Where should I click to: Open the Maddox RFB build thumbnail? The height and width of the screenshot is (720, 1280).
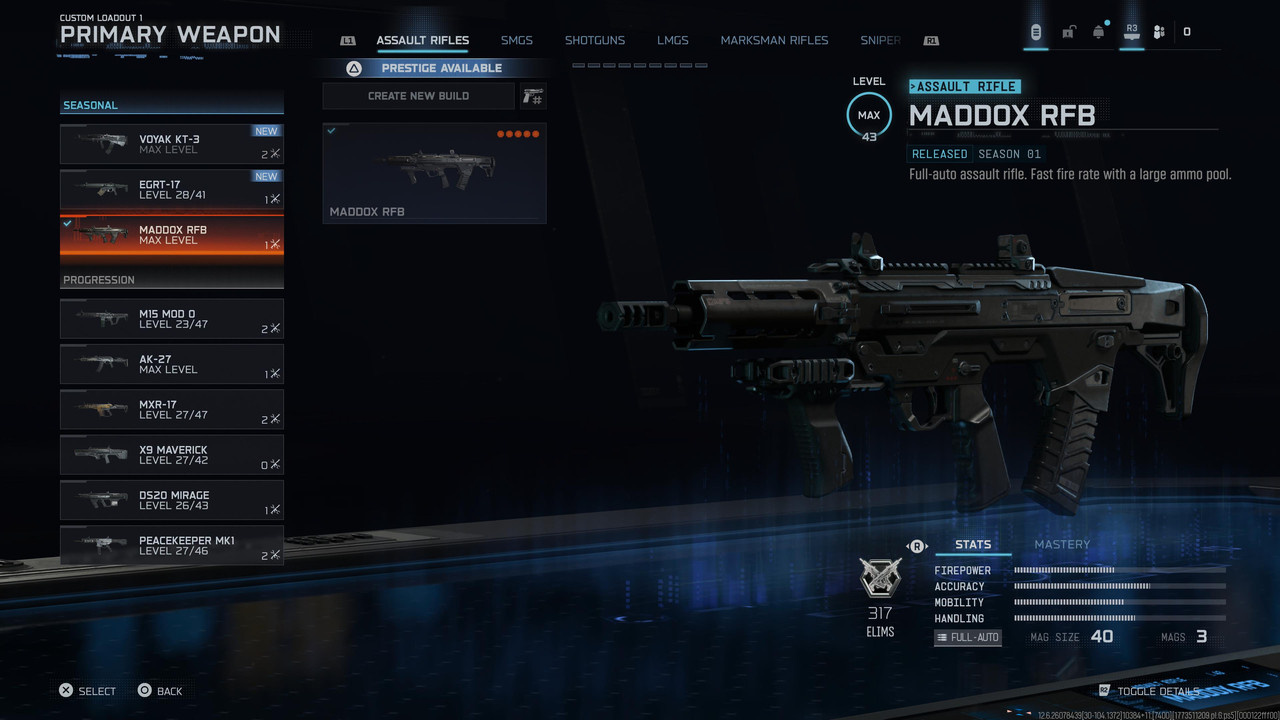(434, 172)
